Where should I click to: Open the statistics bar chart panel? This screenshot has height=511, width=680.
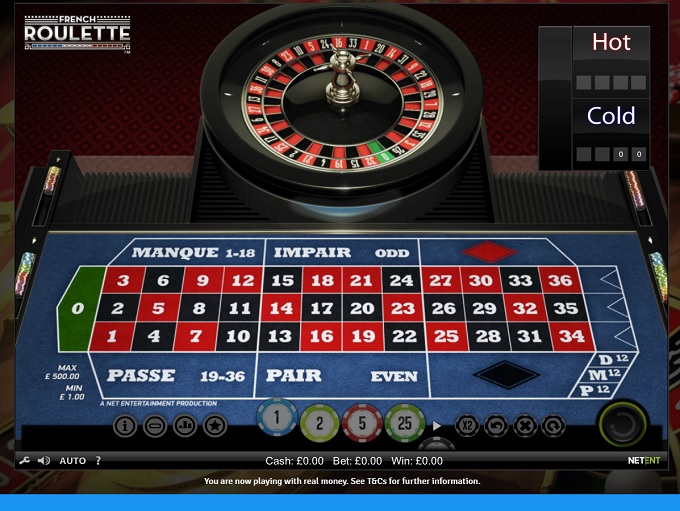click(x=184, y=426)
